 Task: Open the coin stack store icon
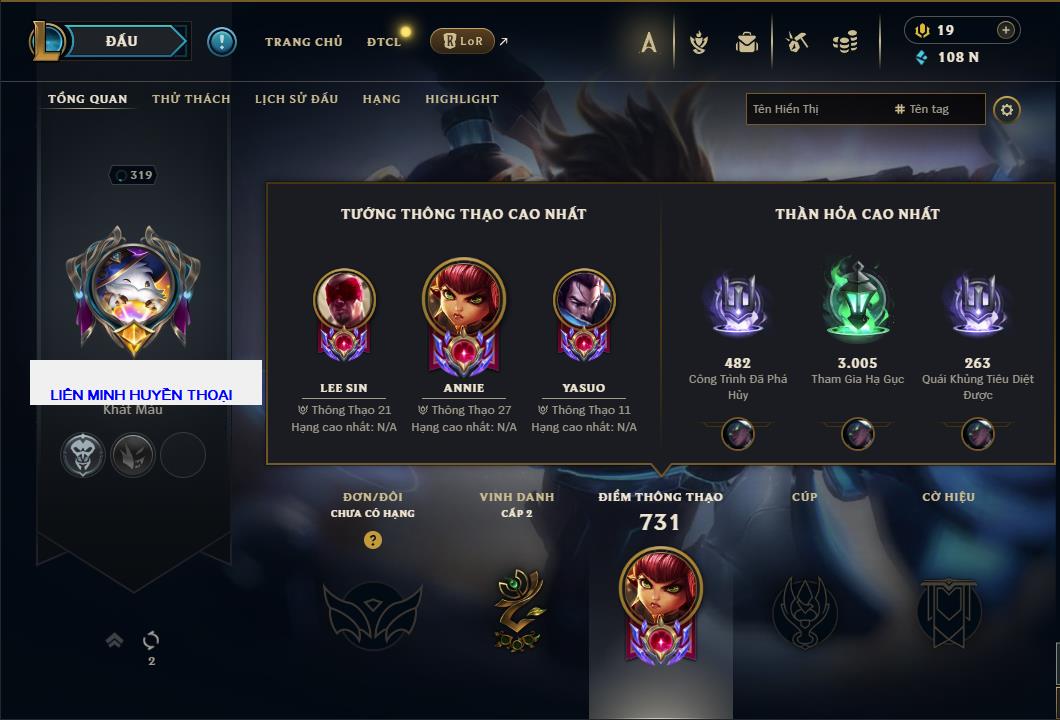pyautogui.click(x=845, y=42)
